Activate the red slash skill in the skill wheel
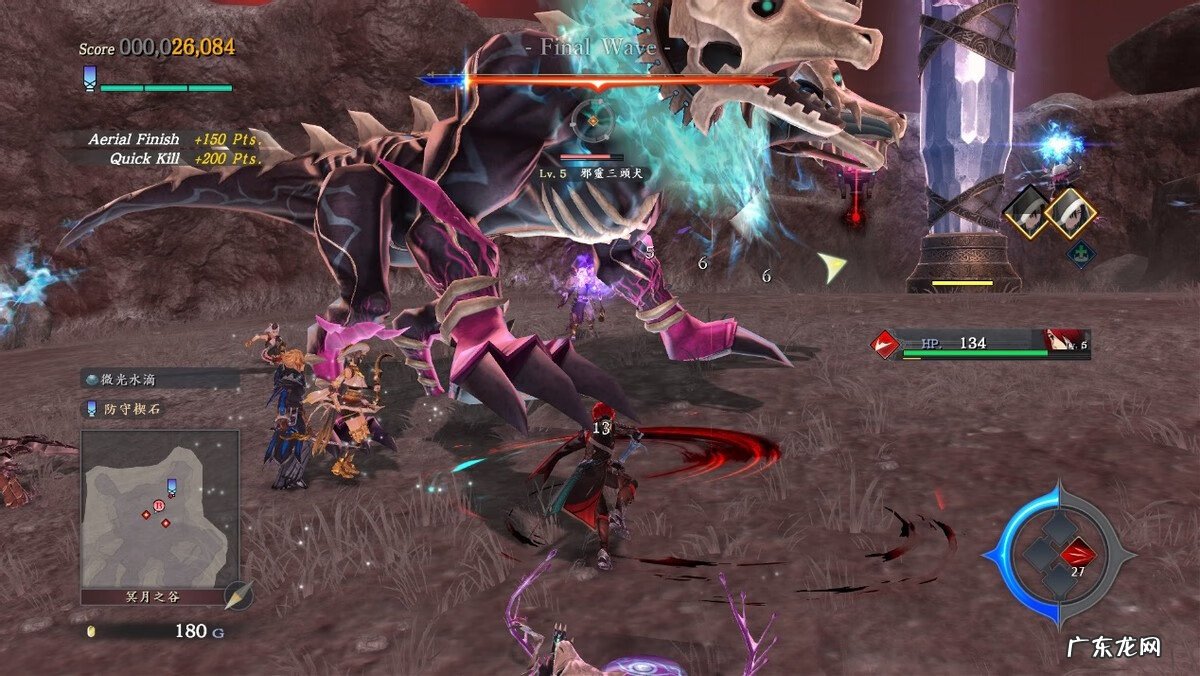The height and width of the screenshot is (676, 1200). click(x=1078, y=551)
